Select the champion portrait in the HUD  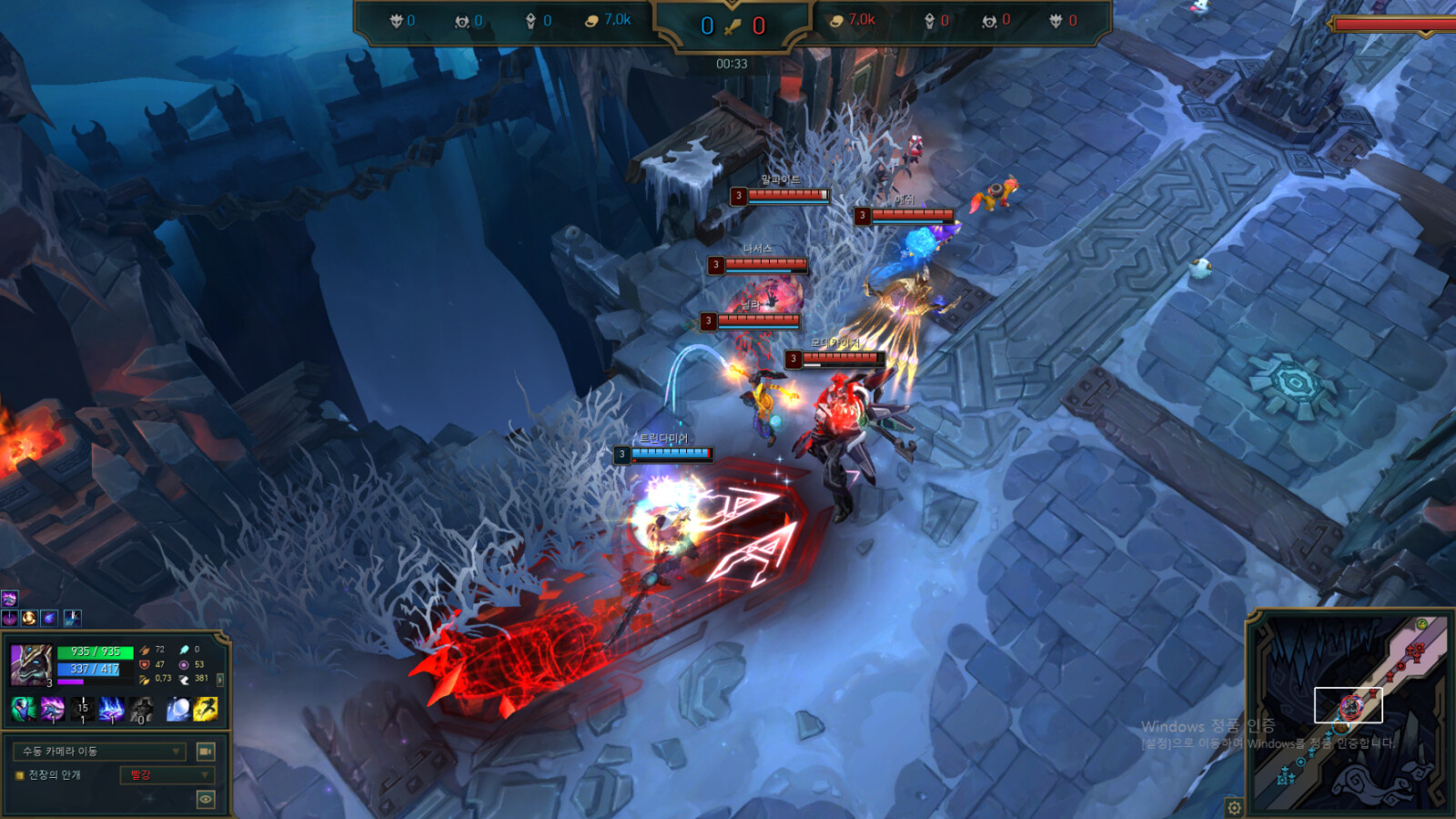31,664
